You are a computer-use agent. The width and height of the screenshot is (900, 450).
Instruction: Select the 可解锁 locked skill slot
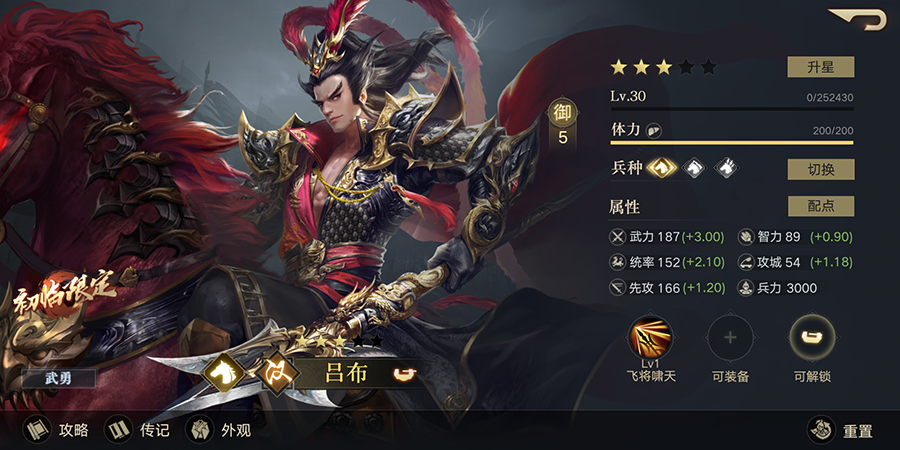point(811,339)
